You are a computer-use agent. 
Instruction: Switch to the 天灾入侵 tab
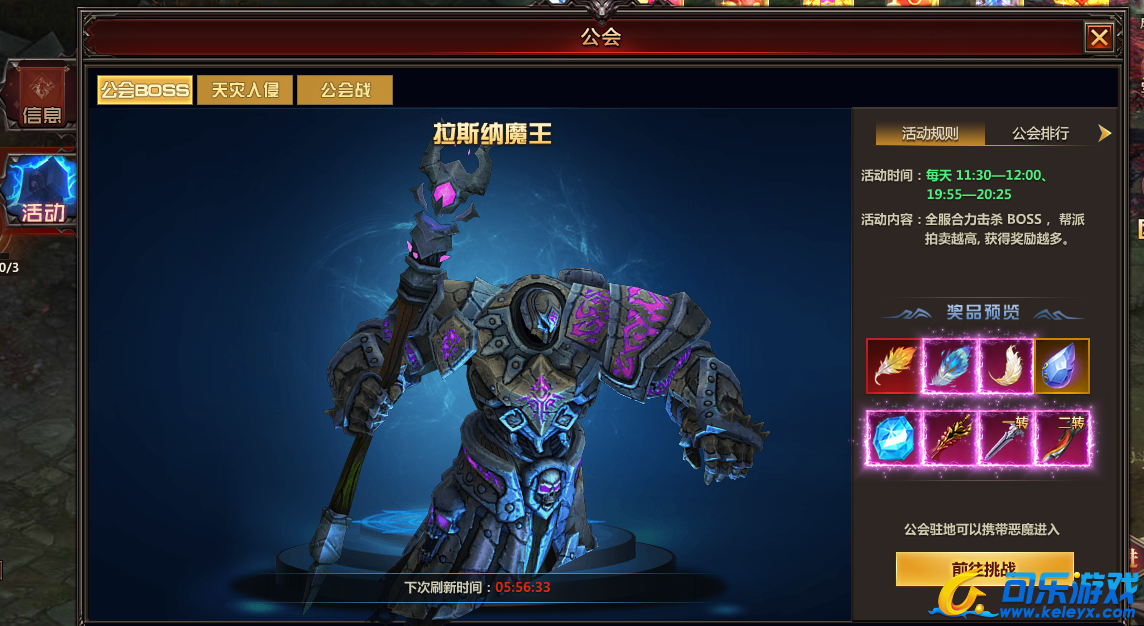[x=245, y=90]
